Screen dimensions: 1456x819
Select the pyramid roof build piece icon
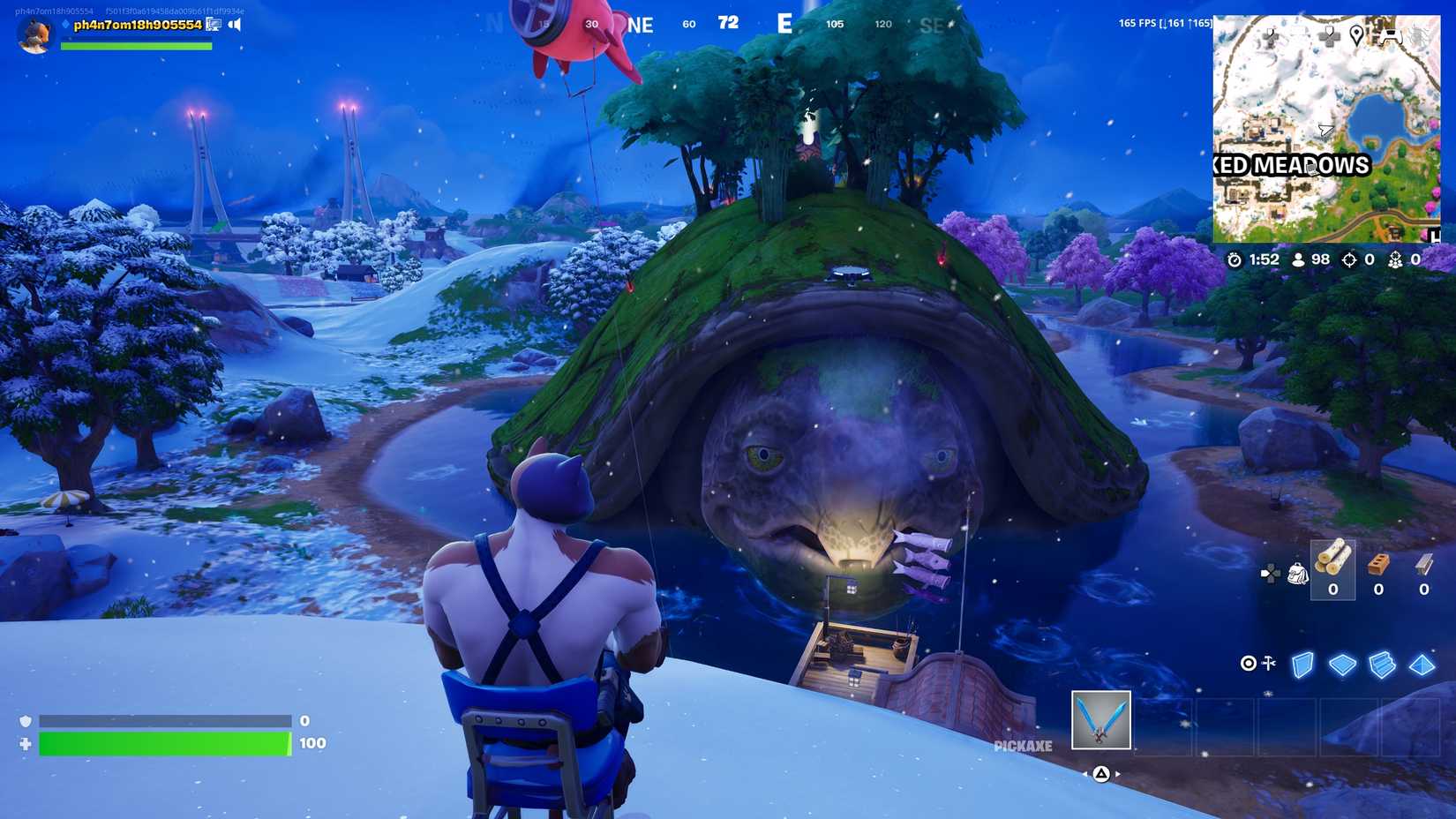[x=1421, y=665]
